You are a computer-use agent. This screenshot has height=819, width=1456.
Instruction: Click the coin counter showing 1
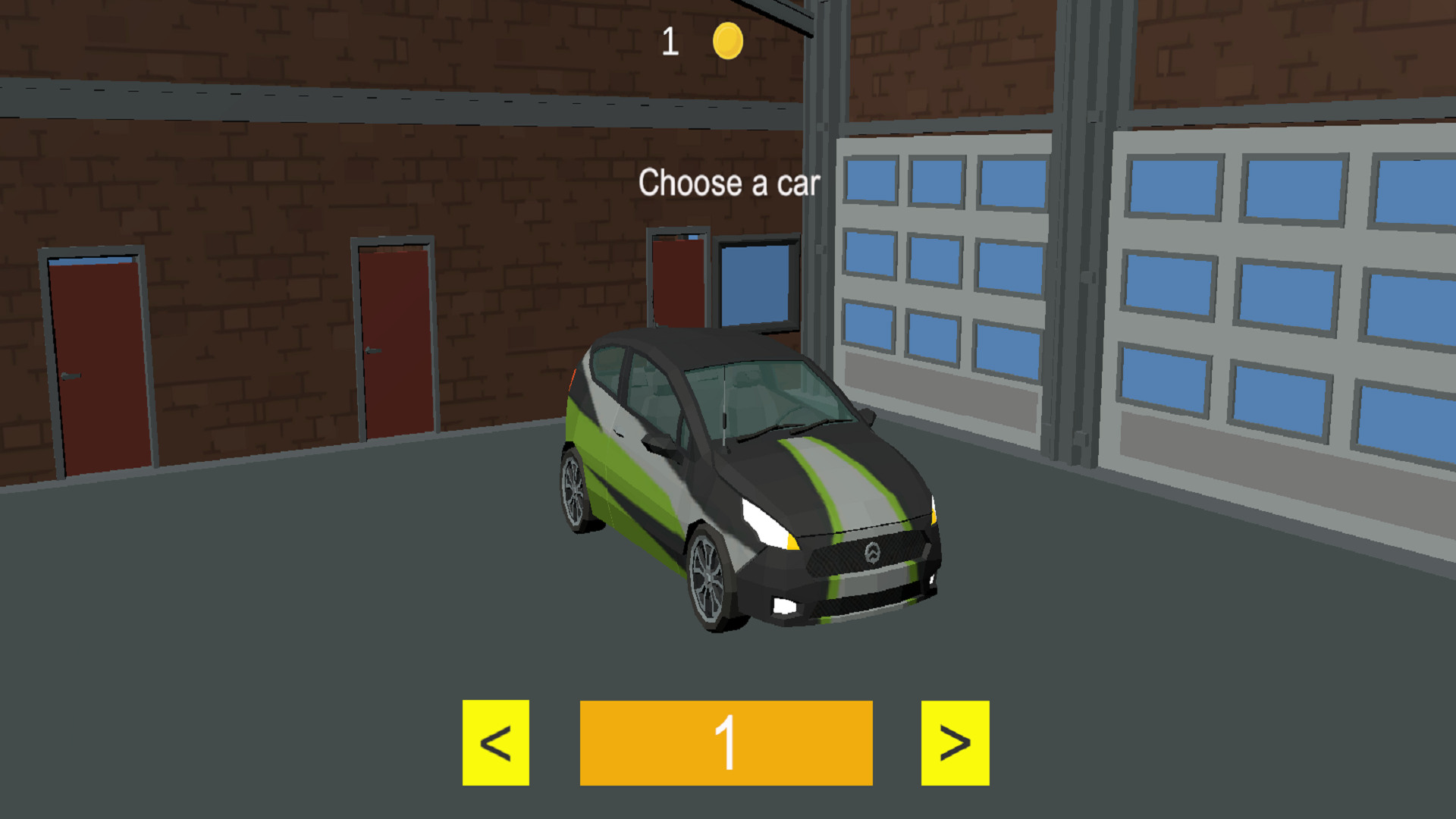[x=670, y=42]
